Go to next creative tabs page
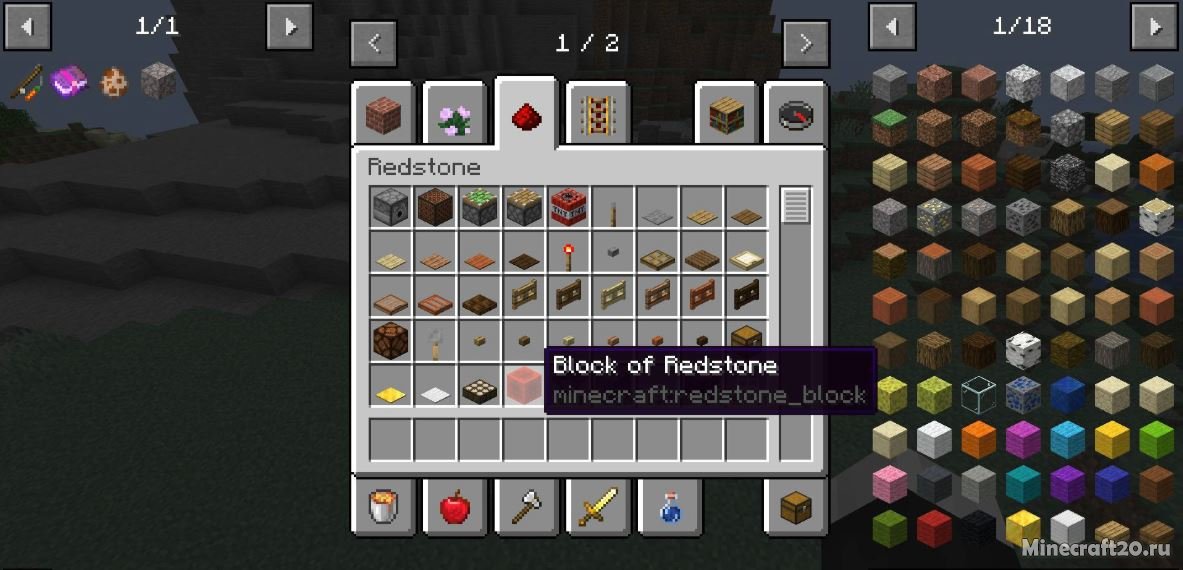1183x570 pixels. coord(805,43)
